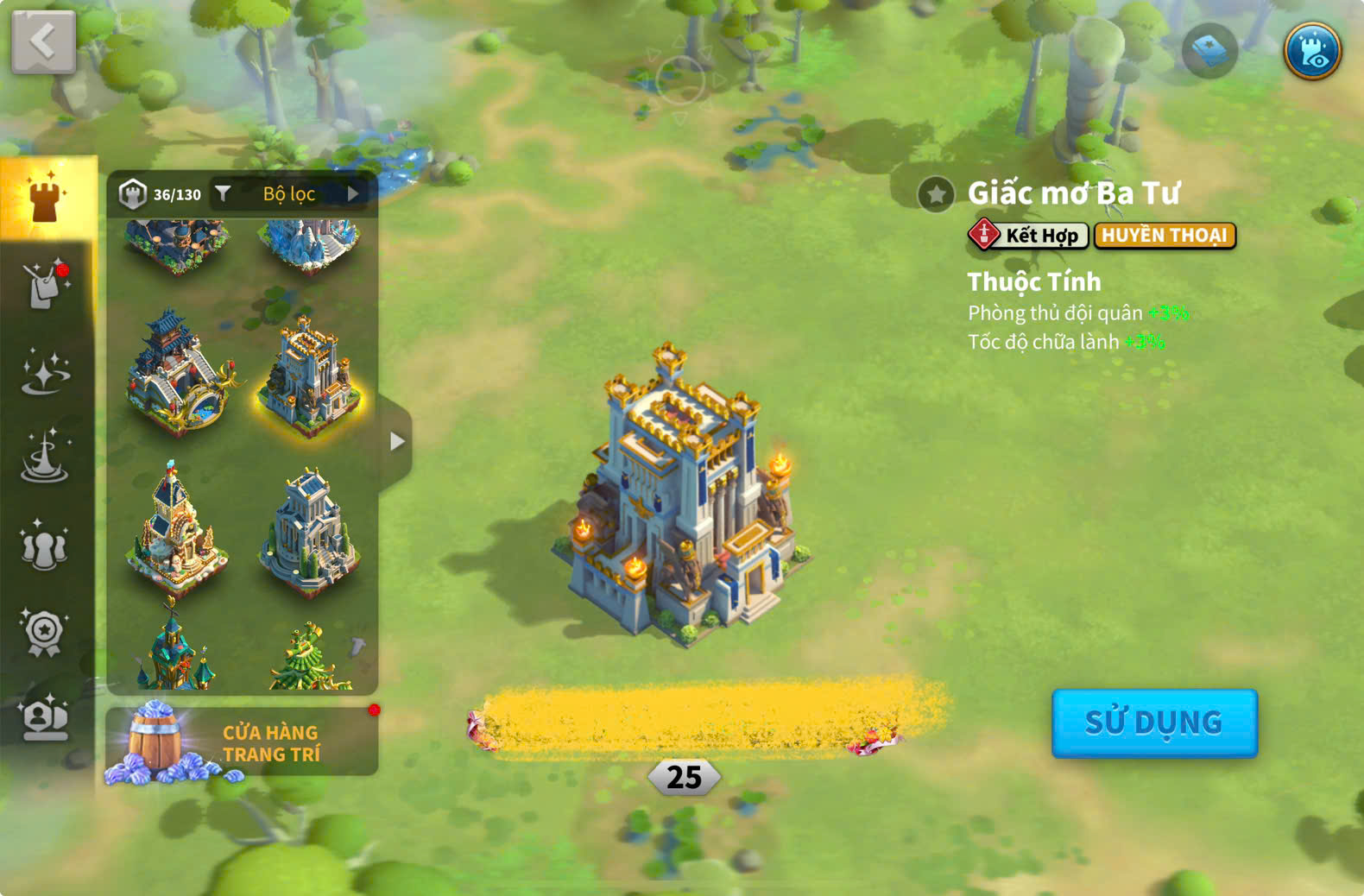
Task: Toggle favorite star beside Giấc mơ Ba Tư
Action: pyautogui.click(x=936, y=194)
